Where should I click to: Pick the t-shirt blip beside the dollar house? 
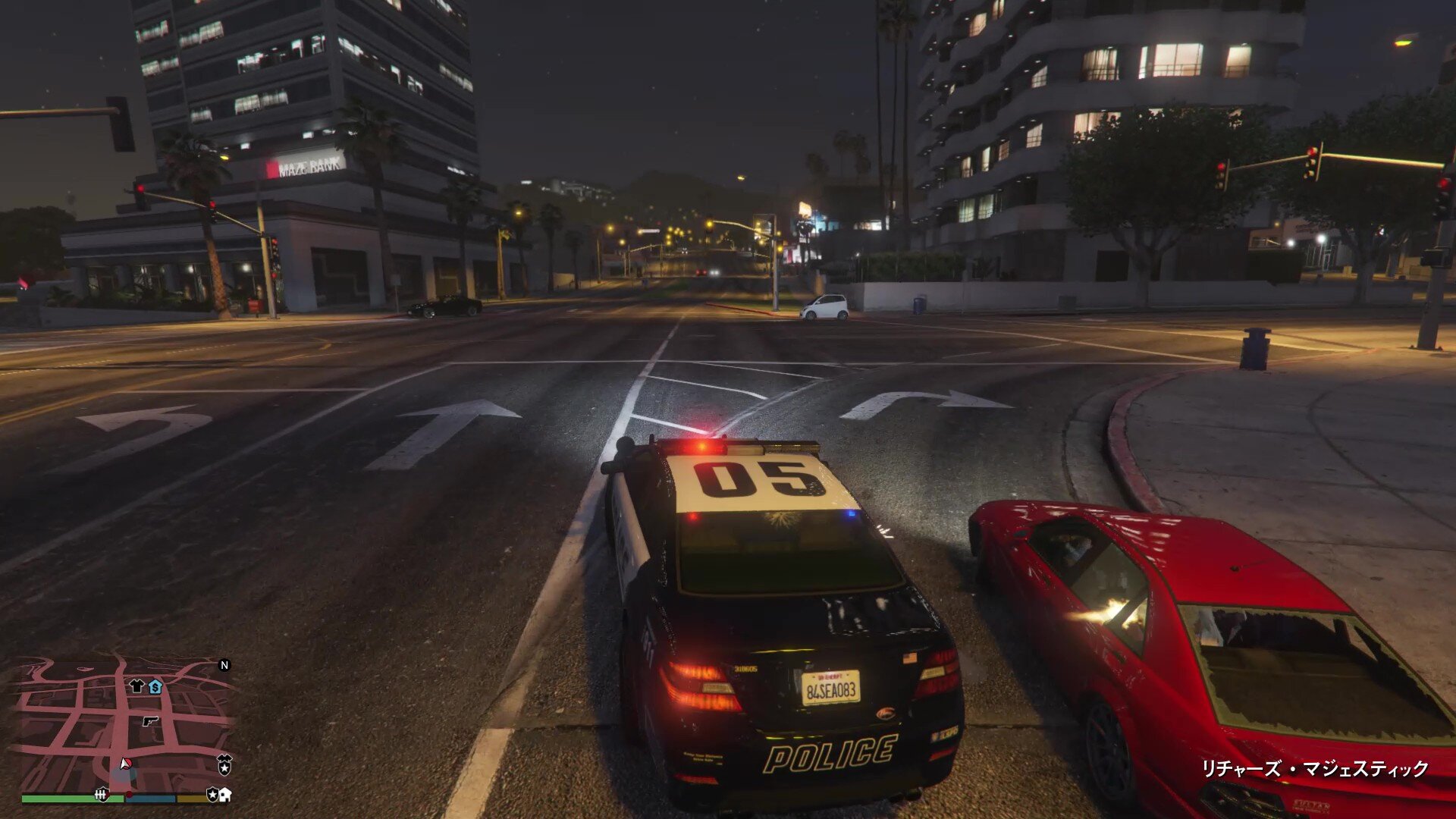(136, 686)
